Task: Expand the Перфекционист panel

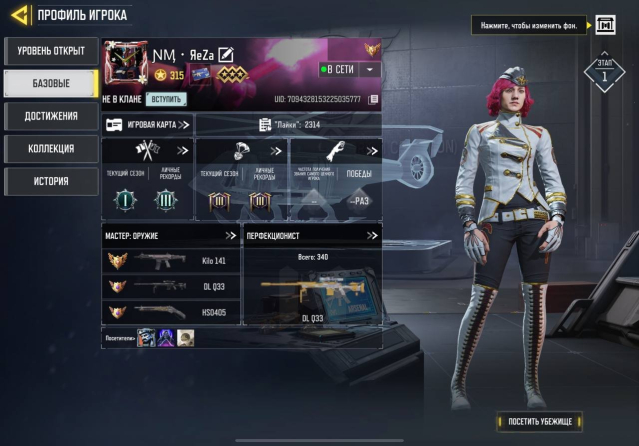Action: 372,236
